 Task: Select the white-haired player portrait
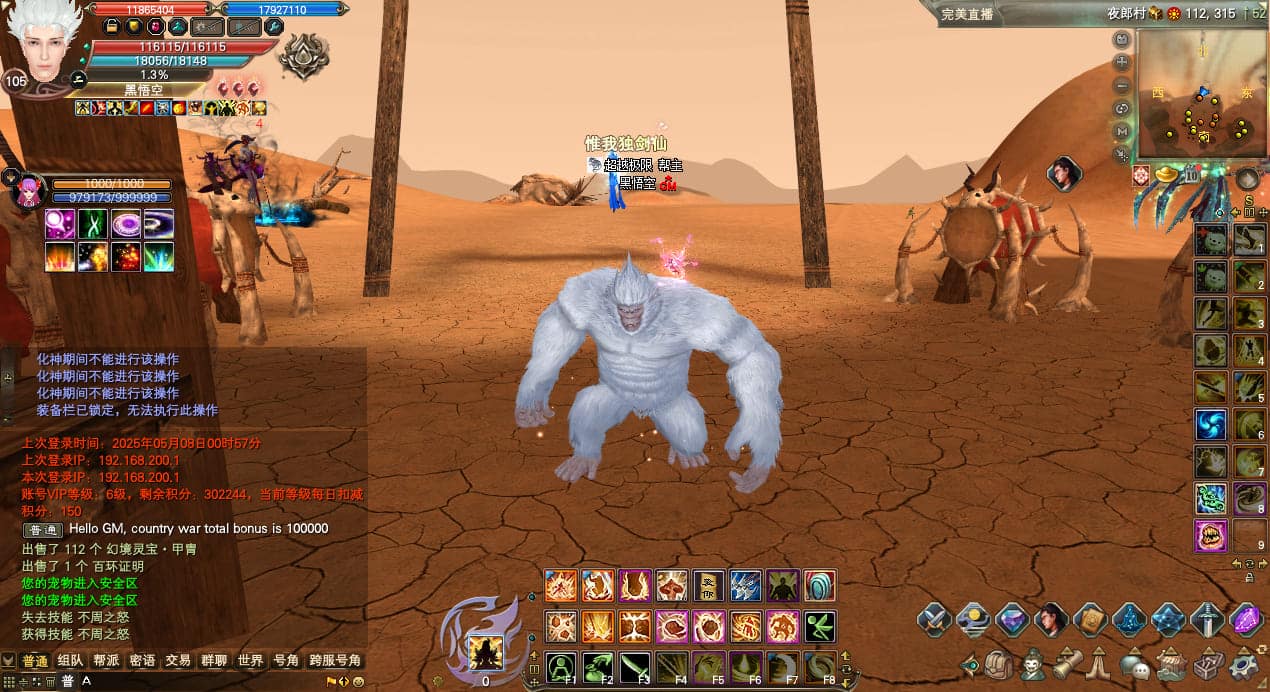pyautogui.click(x=44, y=42)
